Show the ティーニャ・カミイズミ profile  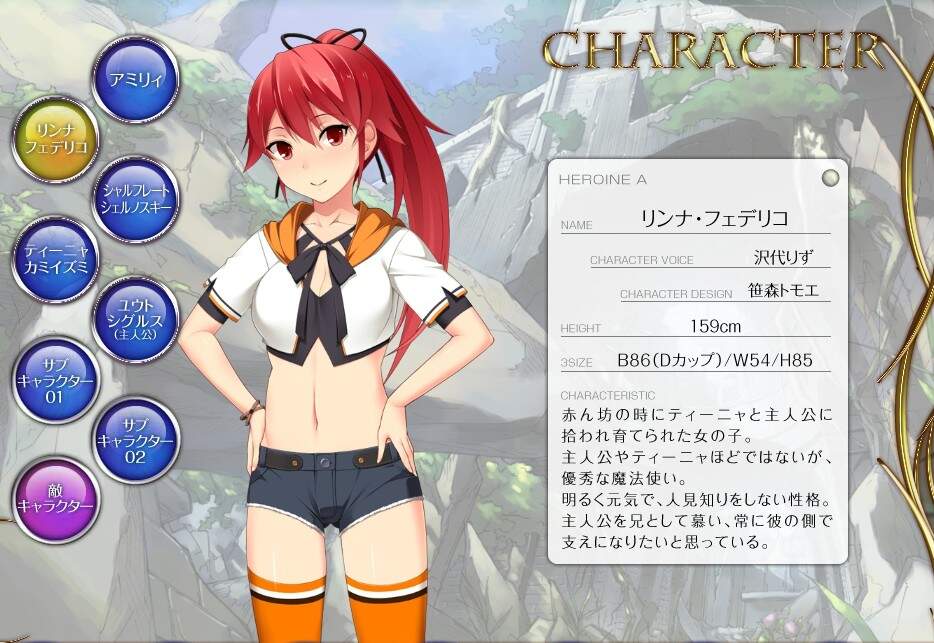click(x=55, y=259)
